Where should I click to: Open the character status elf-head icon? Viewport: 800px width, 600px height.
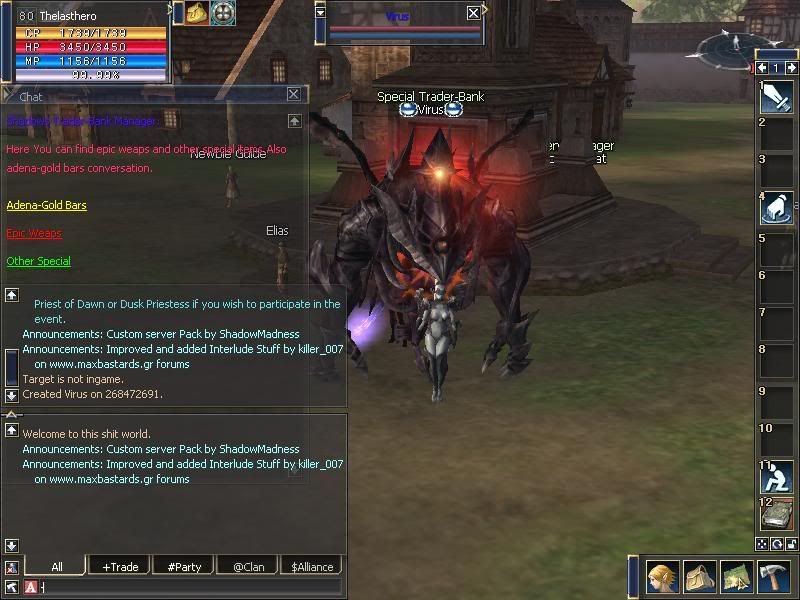(660, 578)
